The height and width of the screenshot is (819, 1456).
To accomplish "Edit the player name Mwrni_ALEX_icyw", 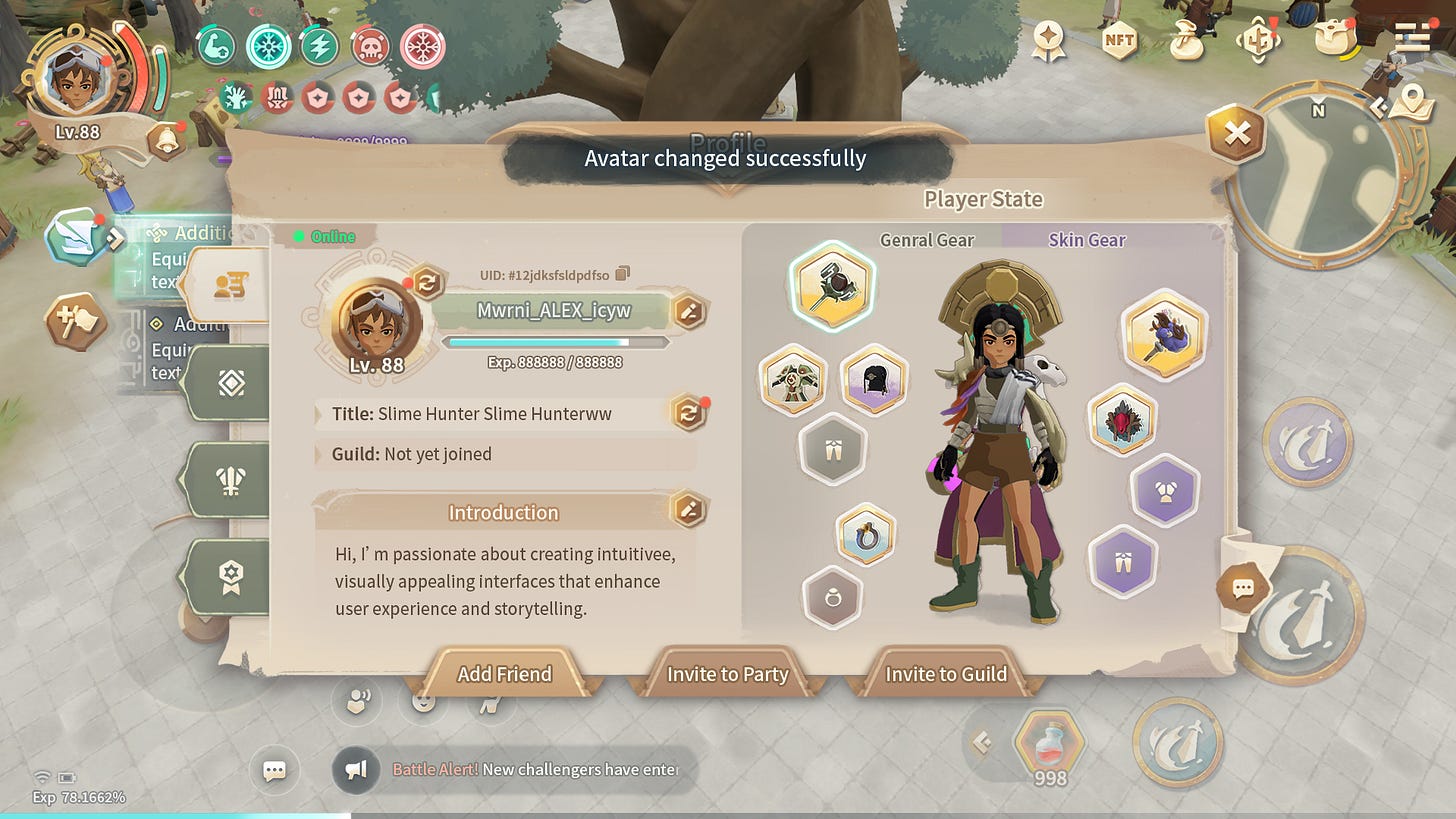I will (x=689, y=311).
